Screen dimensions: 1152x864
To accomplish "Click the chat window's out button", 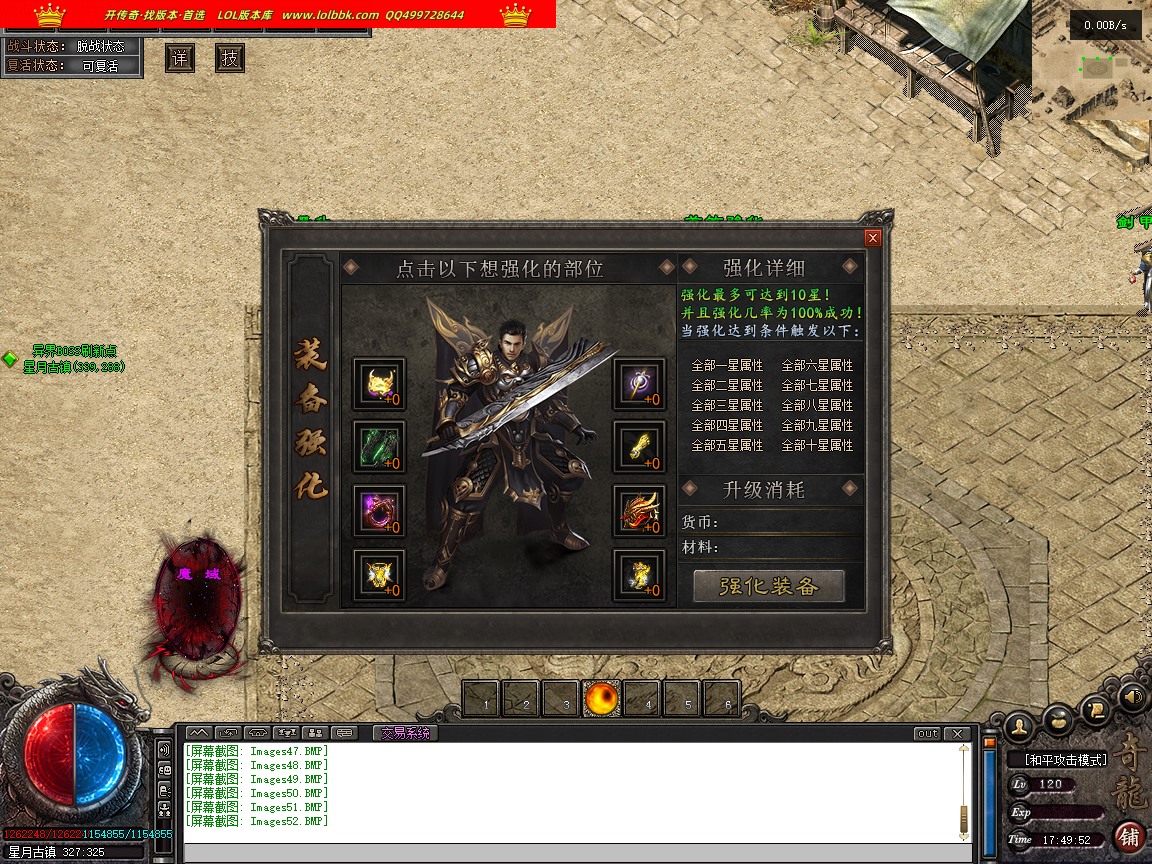I will [x=927, y=734].
